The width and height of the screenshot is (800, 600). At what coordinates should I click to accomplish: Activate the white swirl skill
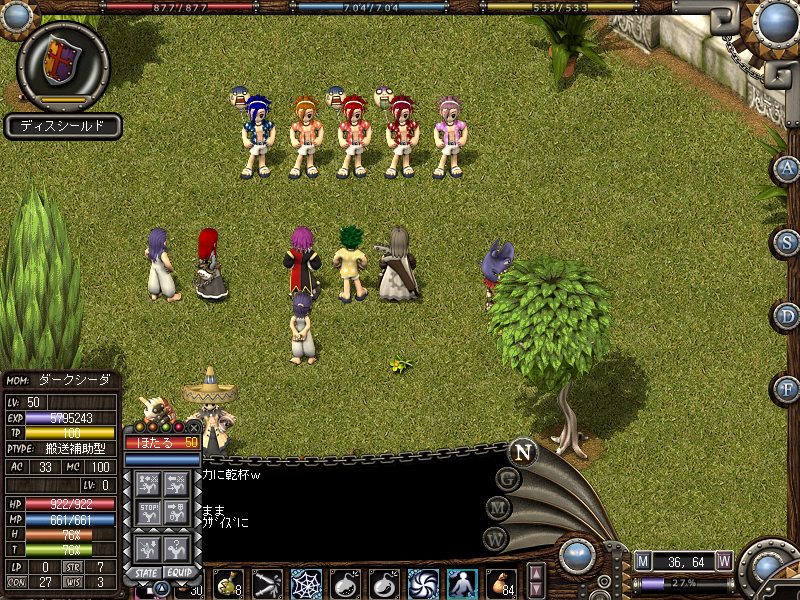pos(423,582)
